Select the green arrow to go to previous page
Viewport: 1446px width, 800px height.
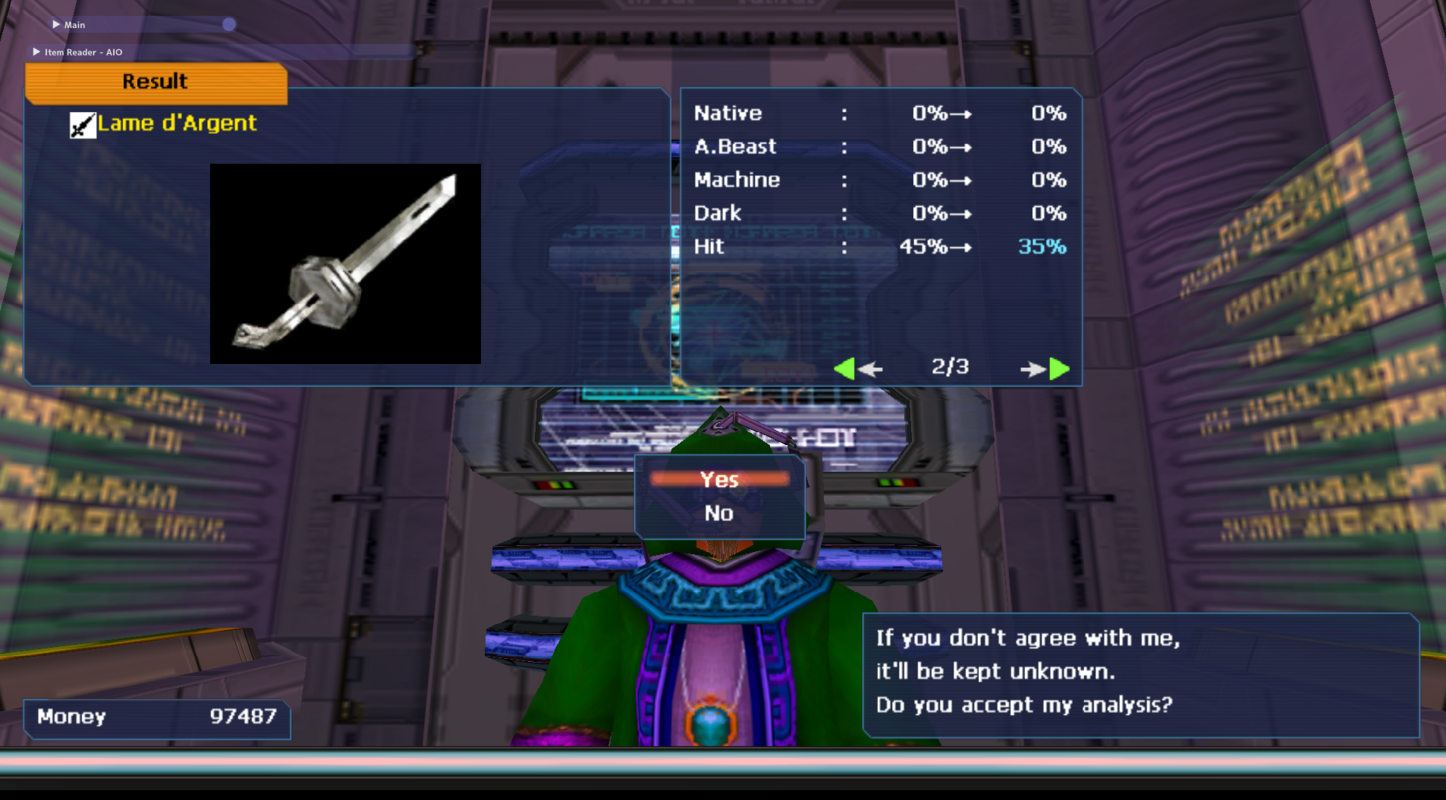845,368
